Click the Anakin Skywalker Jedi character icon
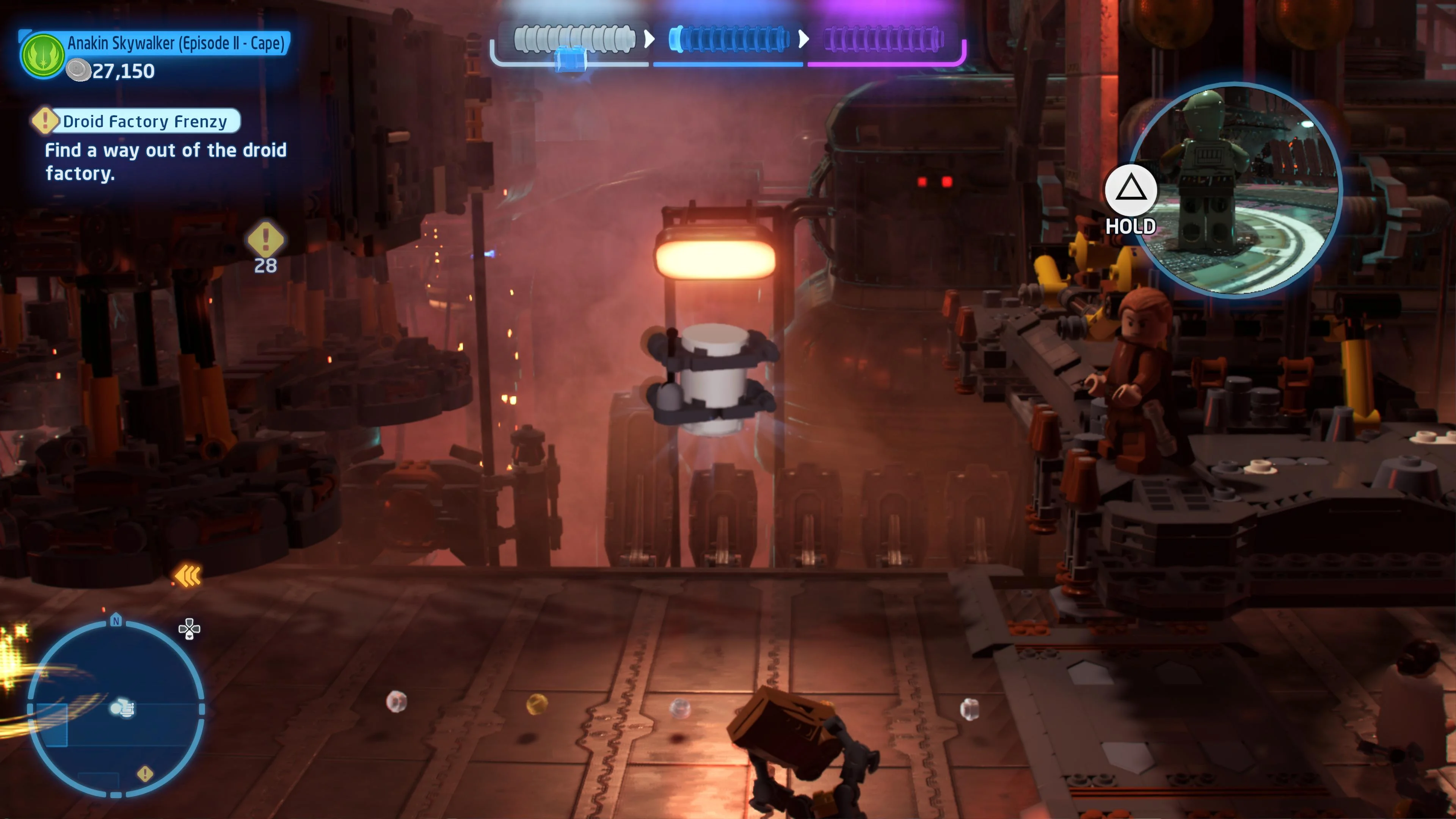1456x819 pixels. pyautogui.click(x=42, y=55)
